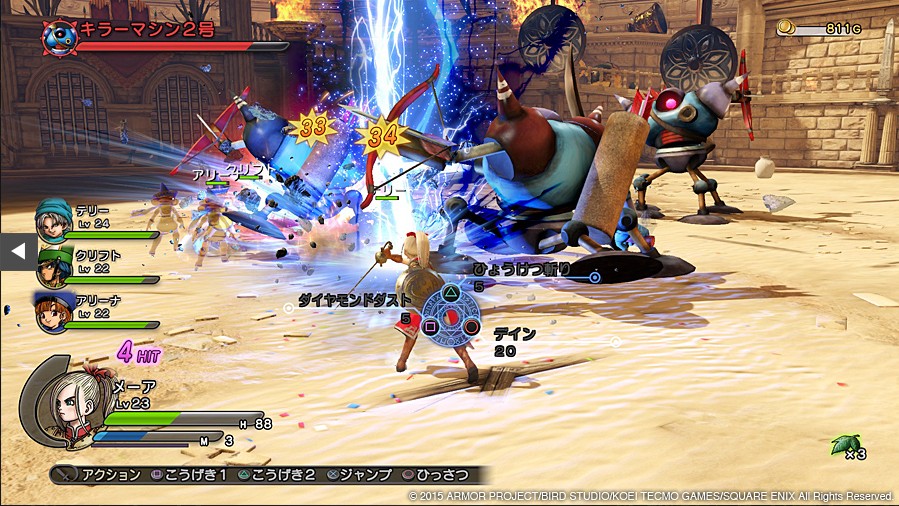Select Alena's party portrait
Screen dimensions: 899x506
click(53, 311)
